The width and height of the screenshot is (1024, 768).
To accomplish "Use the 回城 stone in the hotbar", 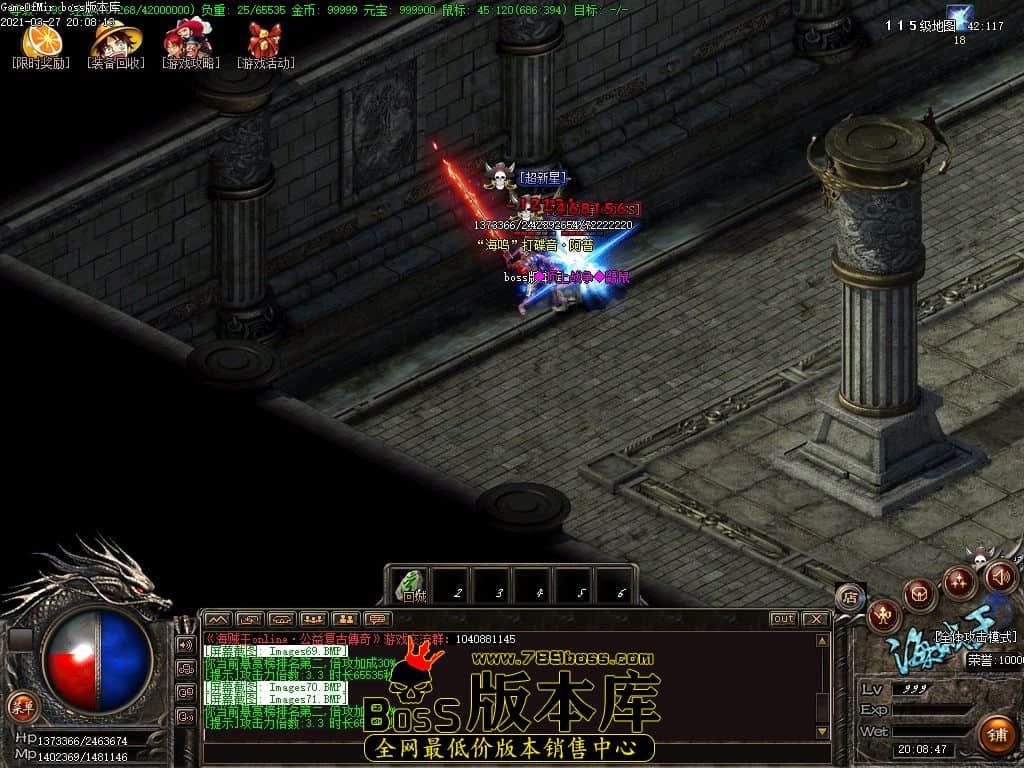I will coord(412,586).
